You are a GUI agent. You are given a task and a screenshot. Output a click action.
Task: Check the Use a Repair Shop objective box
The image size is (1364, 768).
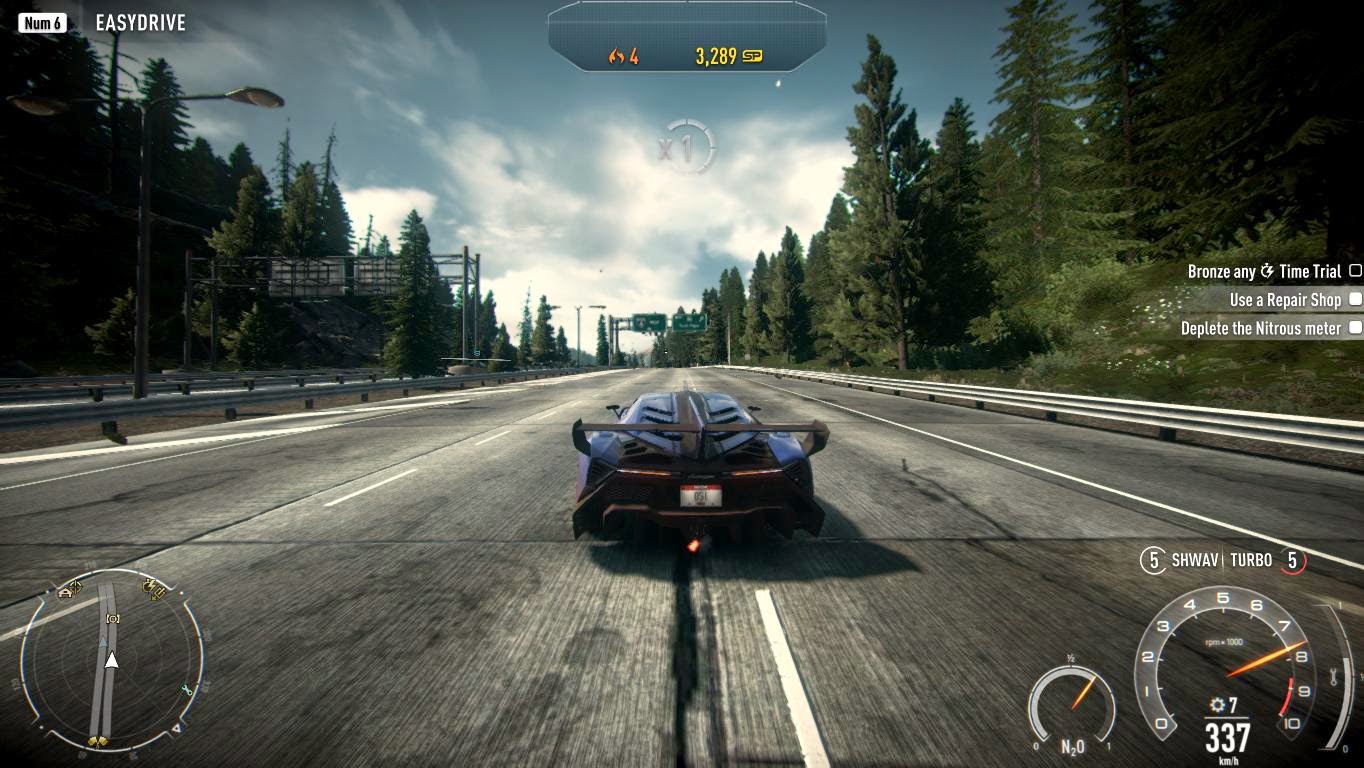(1356, 298)
